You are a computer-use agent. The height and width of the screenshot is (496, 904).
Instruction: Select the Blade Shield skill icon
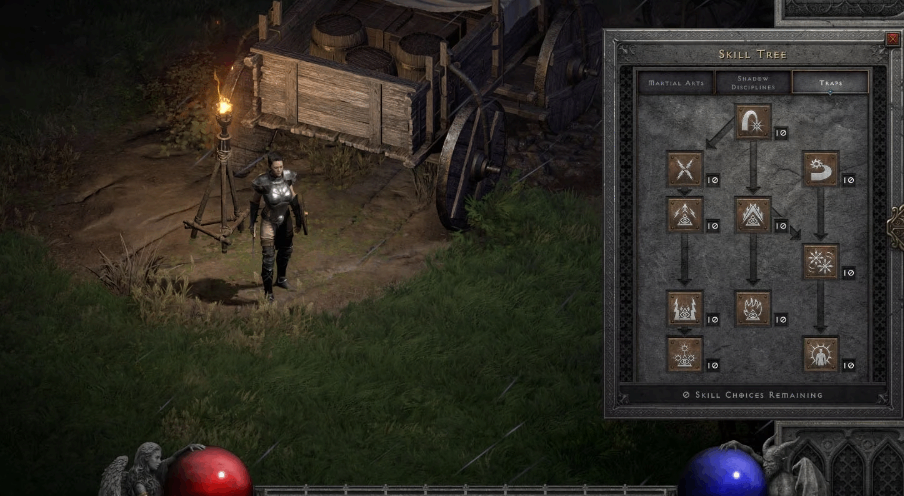[820, 354]
